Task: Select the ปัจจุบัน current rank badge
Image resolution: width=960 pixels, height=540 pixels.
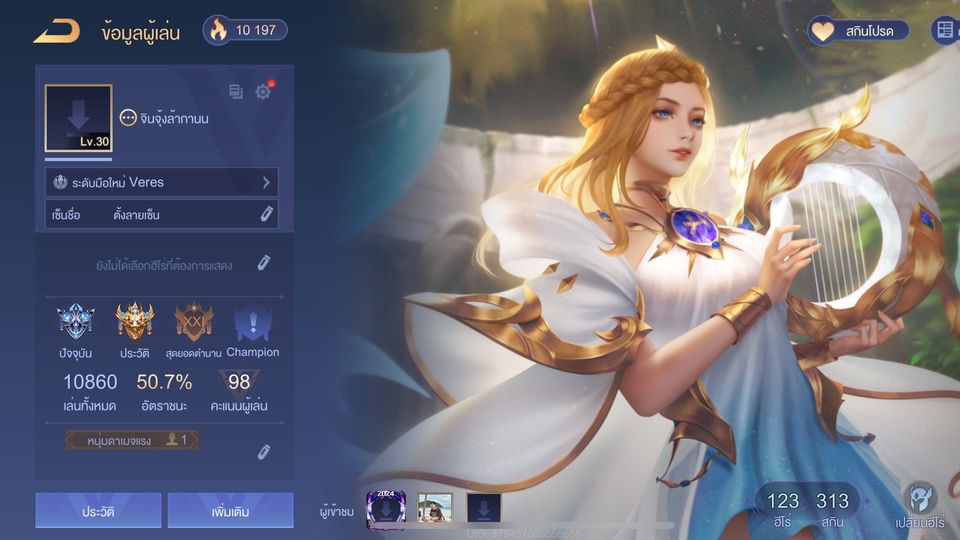Action: (x=76, y=323)
